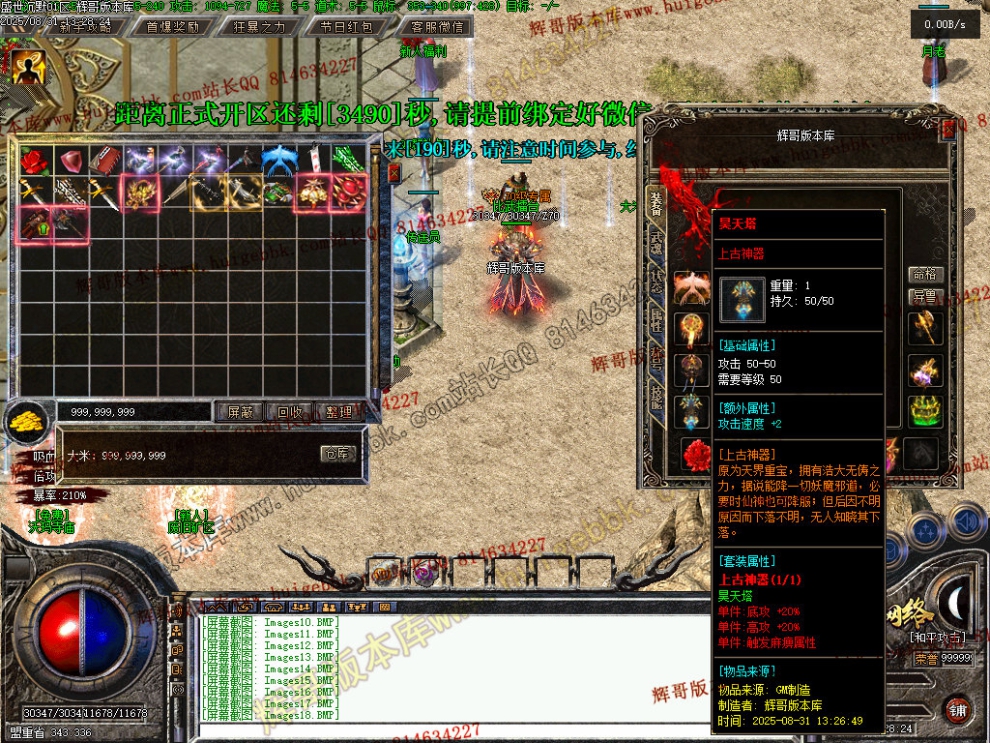Click the orange character portrait icon
The image size is (990, 743).
28,66
